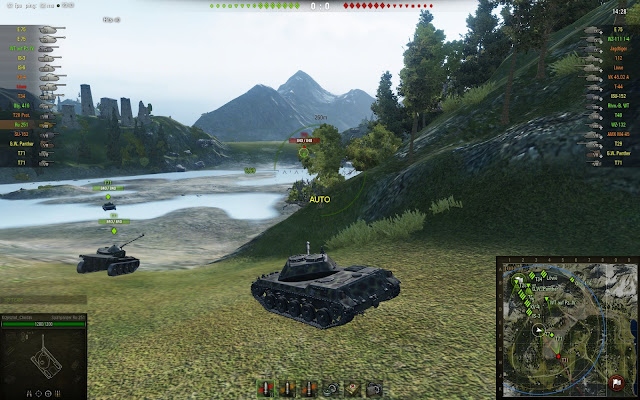
Task: Select the first shell type slot
Action: 265,388
